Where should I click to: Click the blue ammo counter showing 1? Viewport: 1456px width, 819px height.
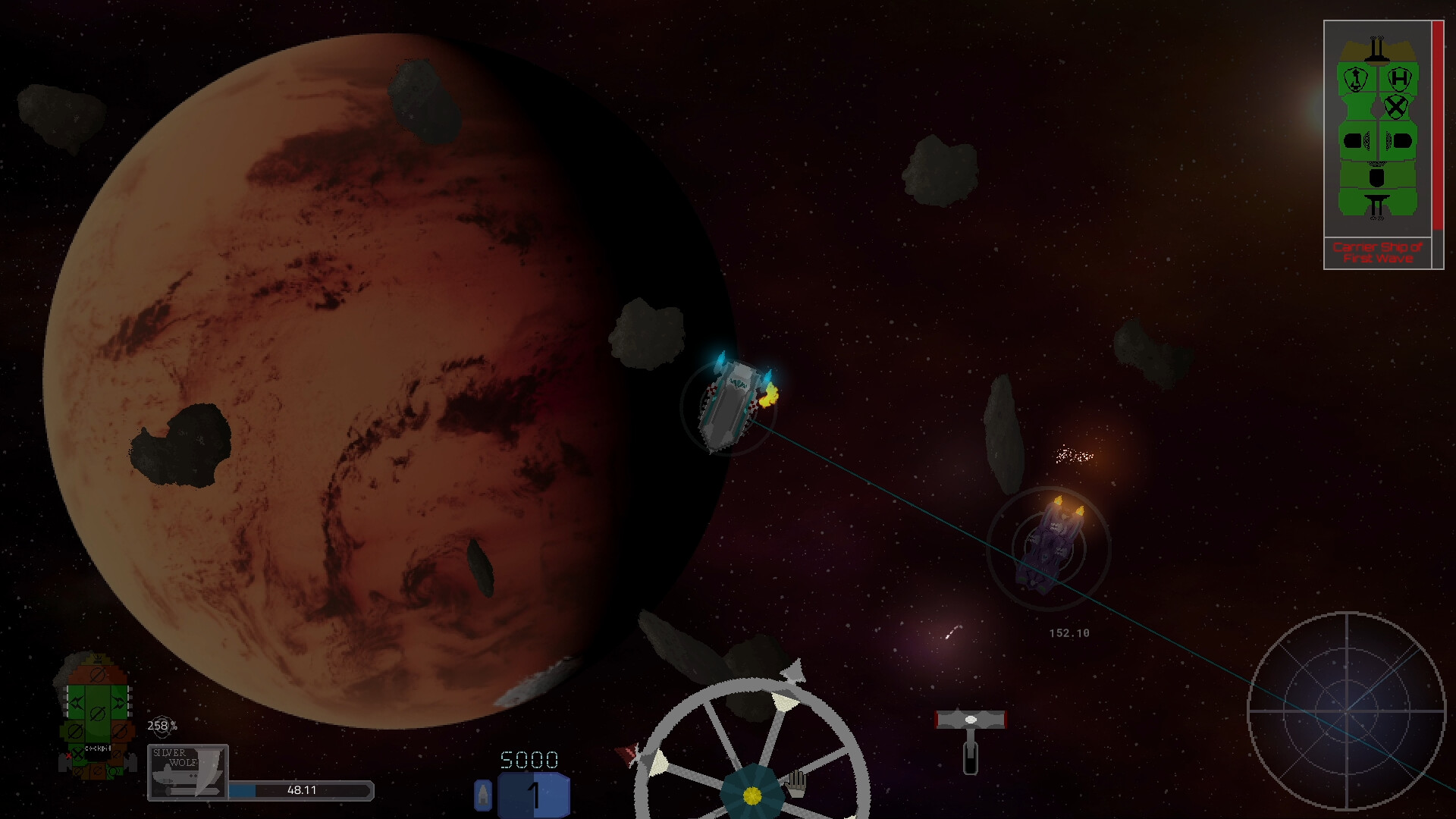pyautogui.click(x=533, y=793)
